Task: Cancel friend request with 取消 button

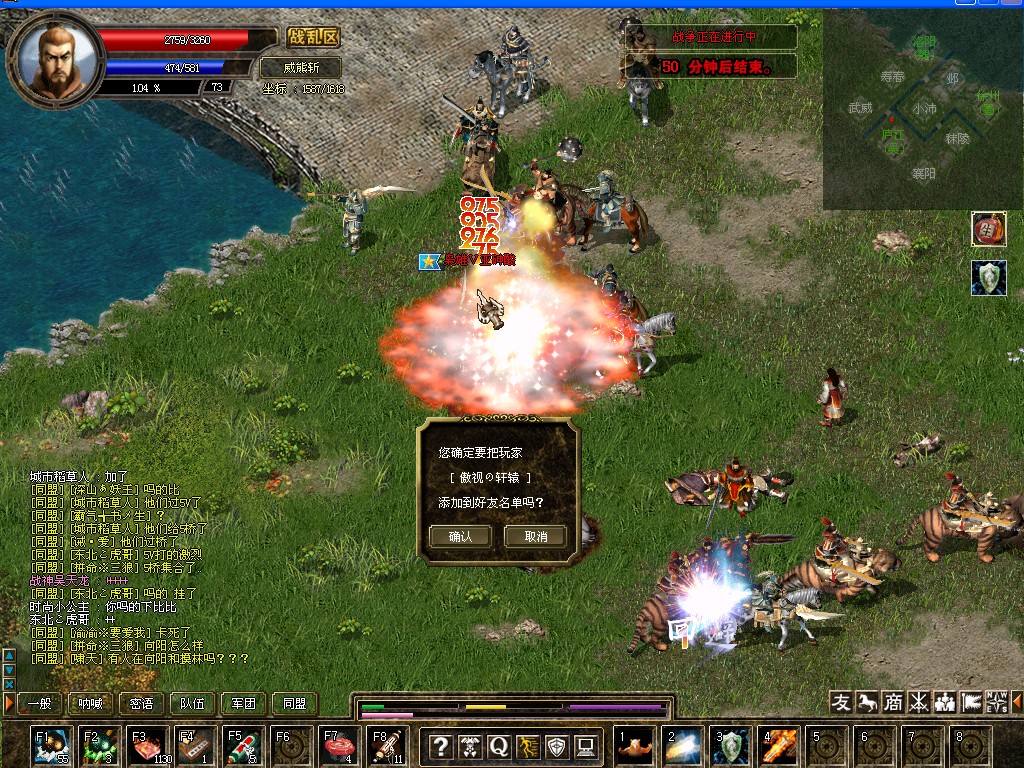Action: coord(536,536)
